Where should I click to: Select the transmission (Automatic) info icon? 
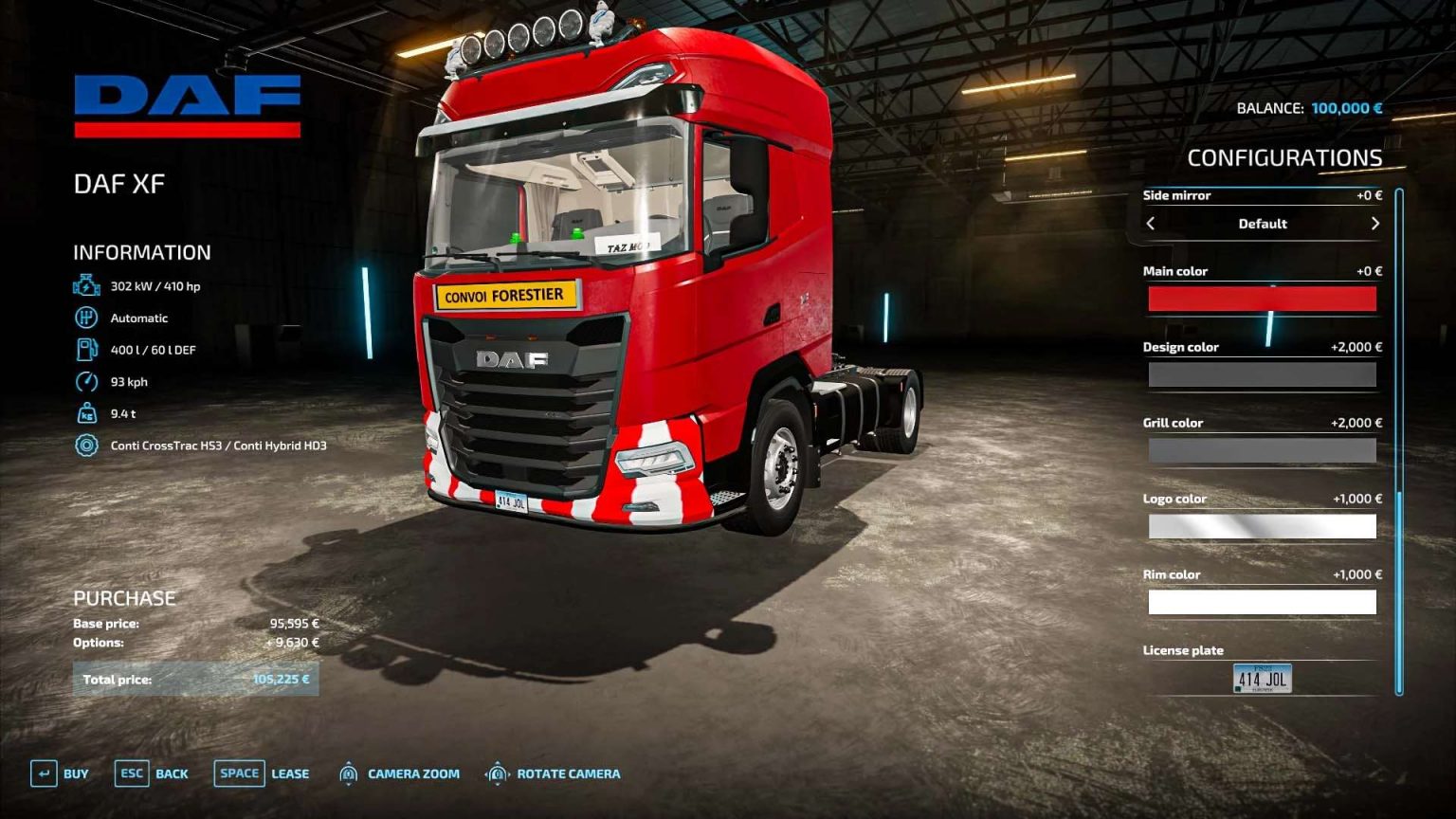coord(84,317)
